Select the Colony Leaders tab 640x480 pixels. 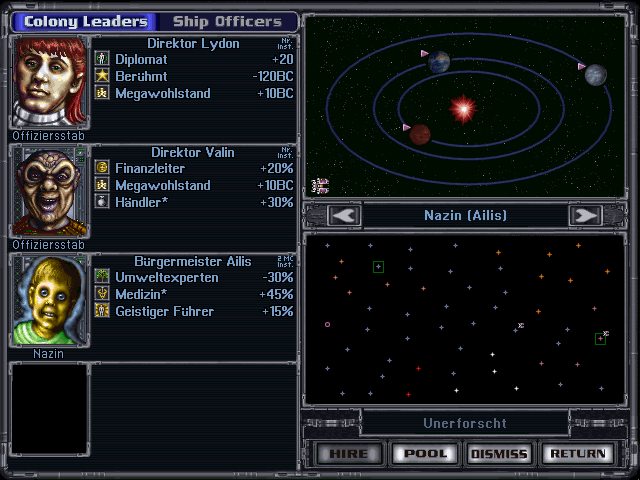85,21
